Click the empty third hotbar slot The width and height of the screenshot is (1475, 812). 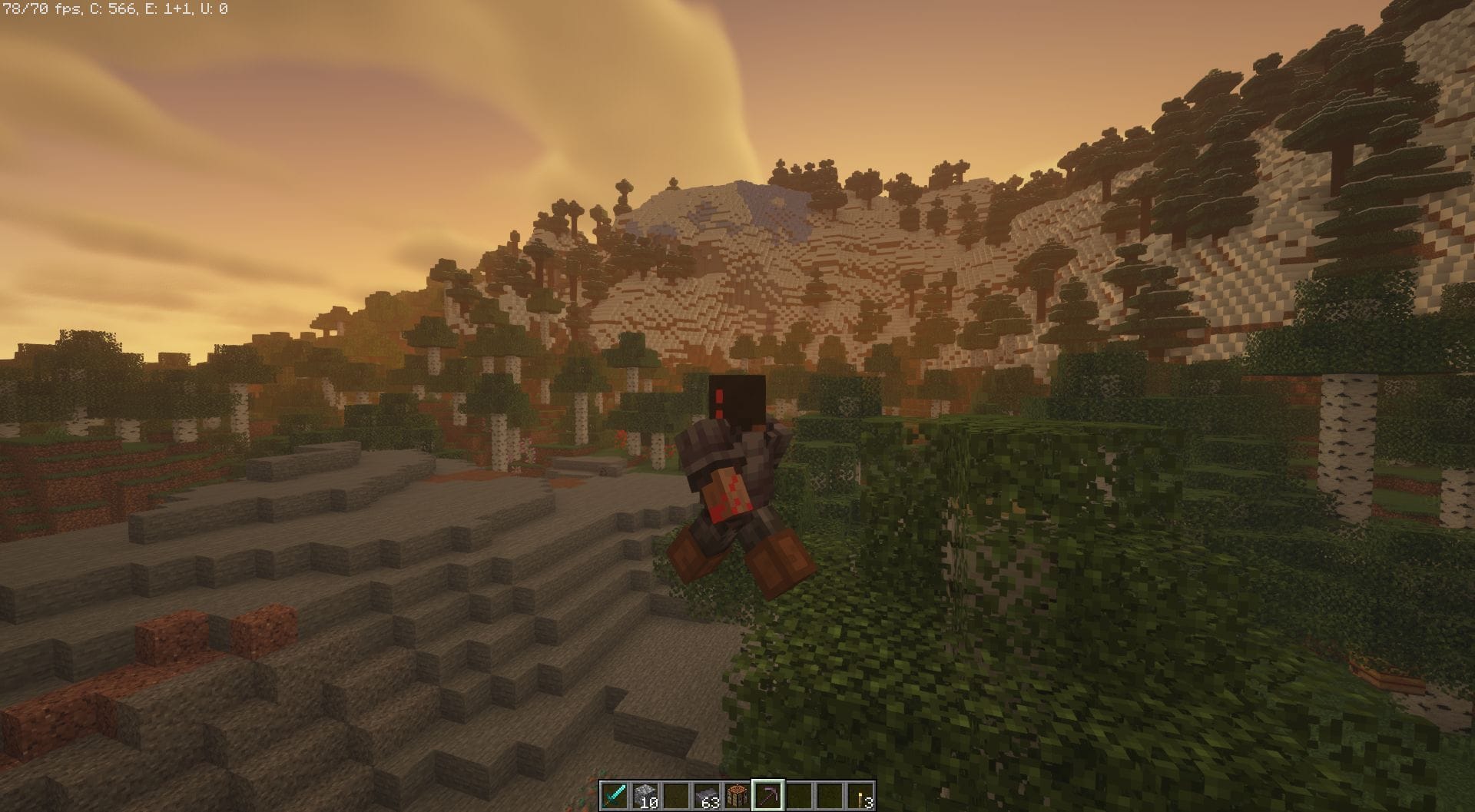[677, 793]
